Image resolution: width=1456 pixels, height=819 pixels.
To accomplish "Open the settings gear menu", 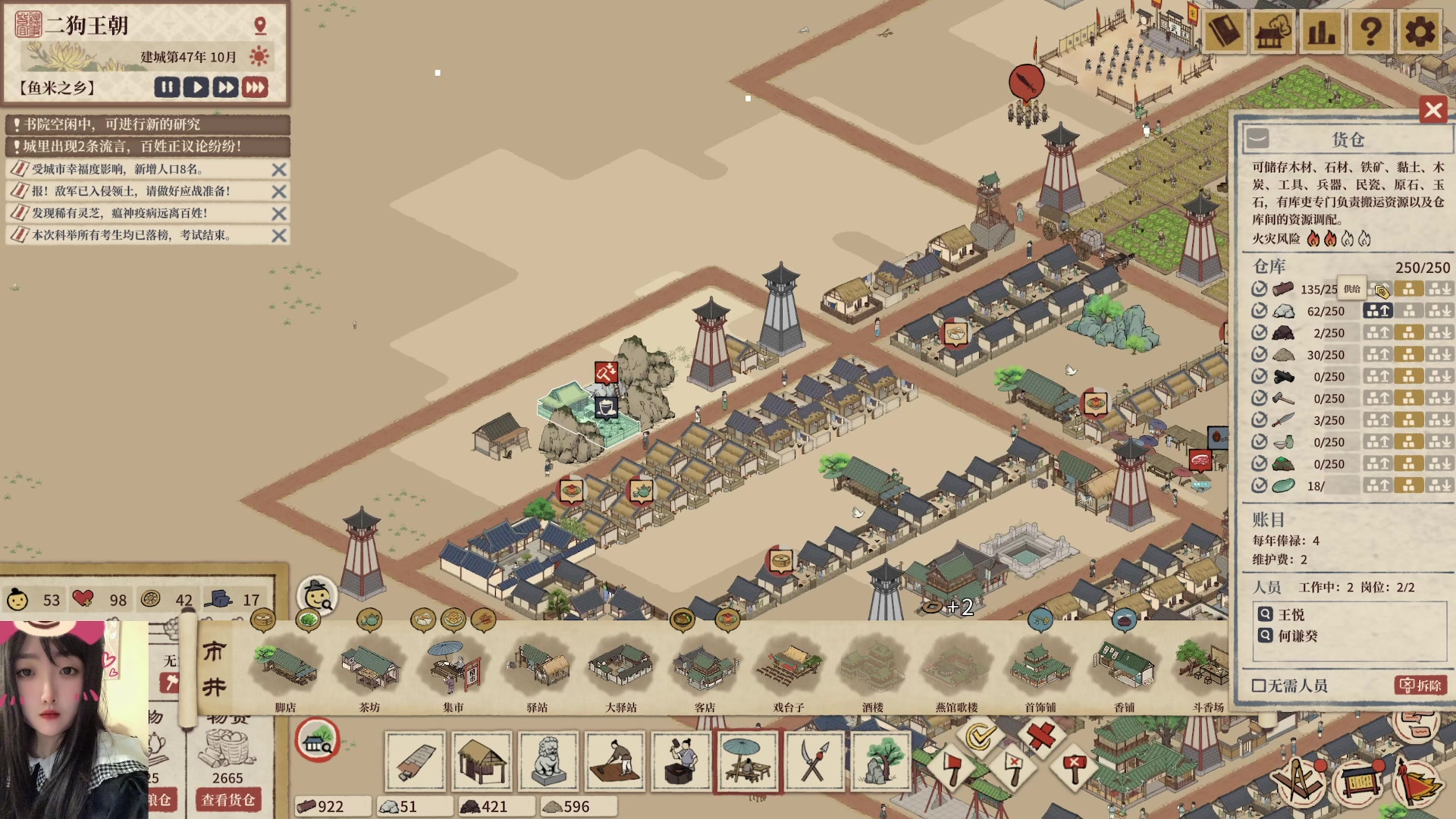I will coord(1420,32).
